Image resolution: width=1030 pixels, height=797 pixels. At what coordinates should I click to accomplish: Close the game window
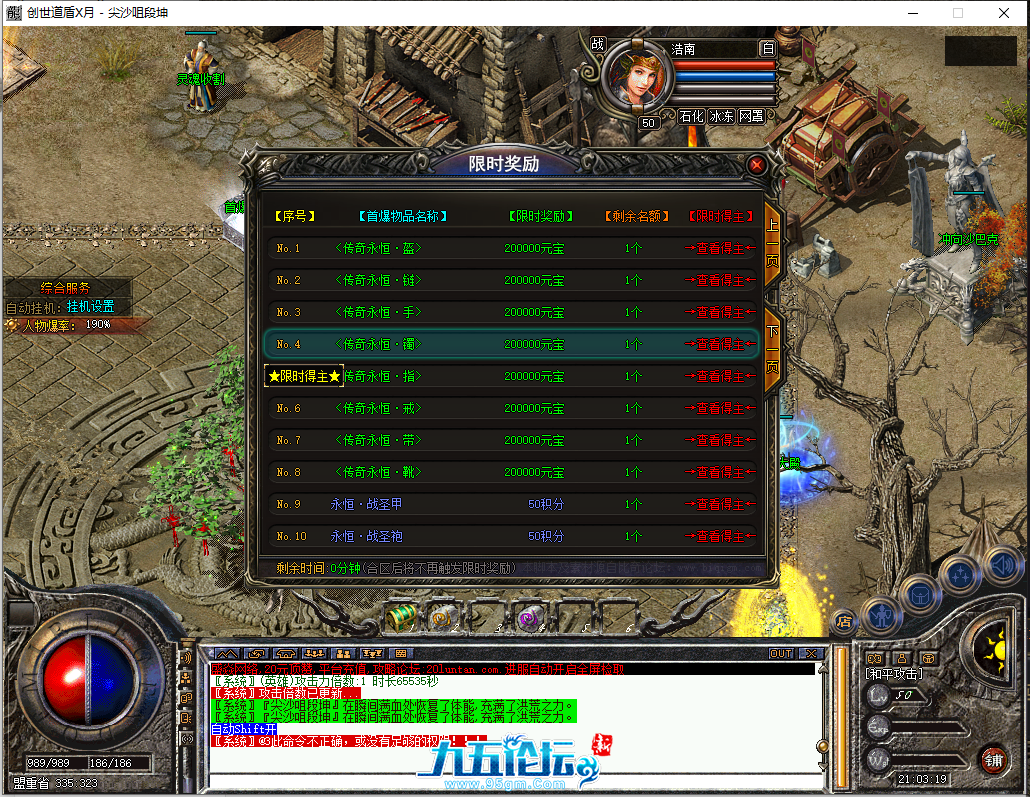click(x=1003, y=13)
